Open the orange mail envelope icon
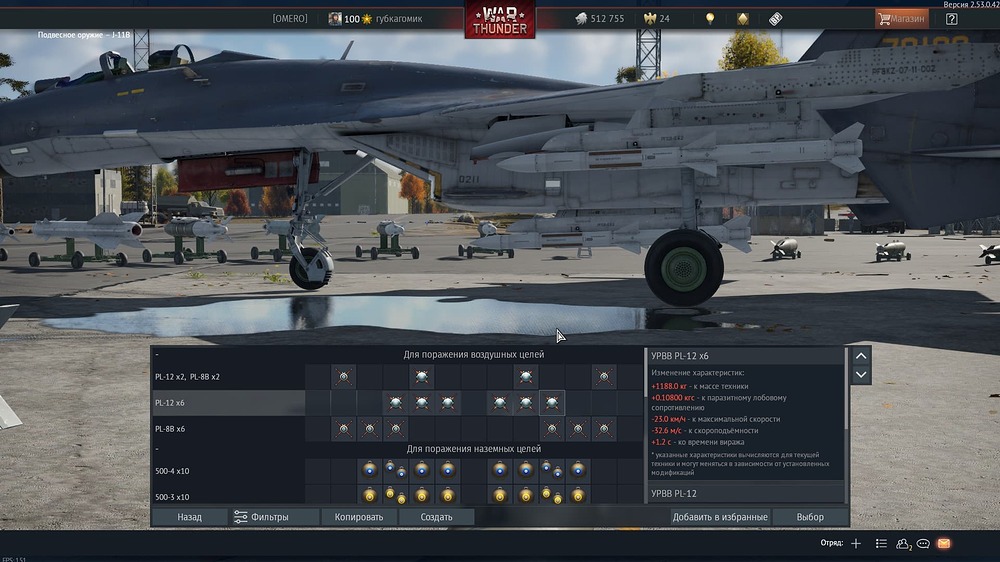This screenshot has width=1000, height=562. (x=943, y=544)
